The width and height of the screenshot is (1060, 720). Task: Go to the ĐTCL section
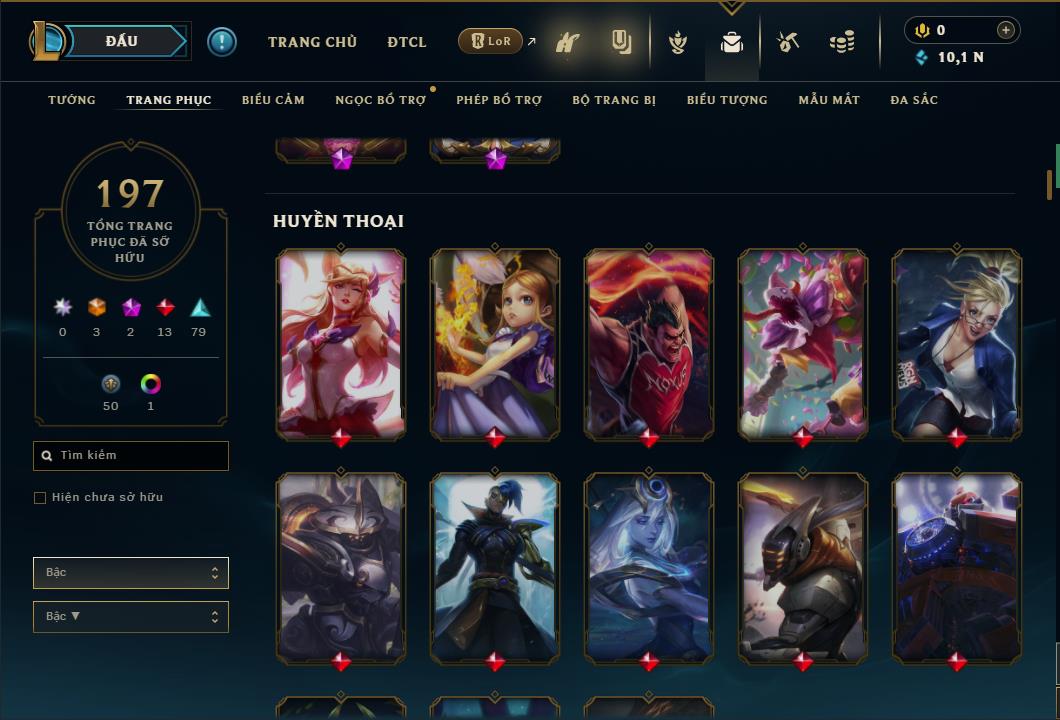[x=407, y=42]
